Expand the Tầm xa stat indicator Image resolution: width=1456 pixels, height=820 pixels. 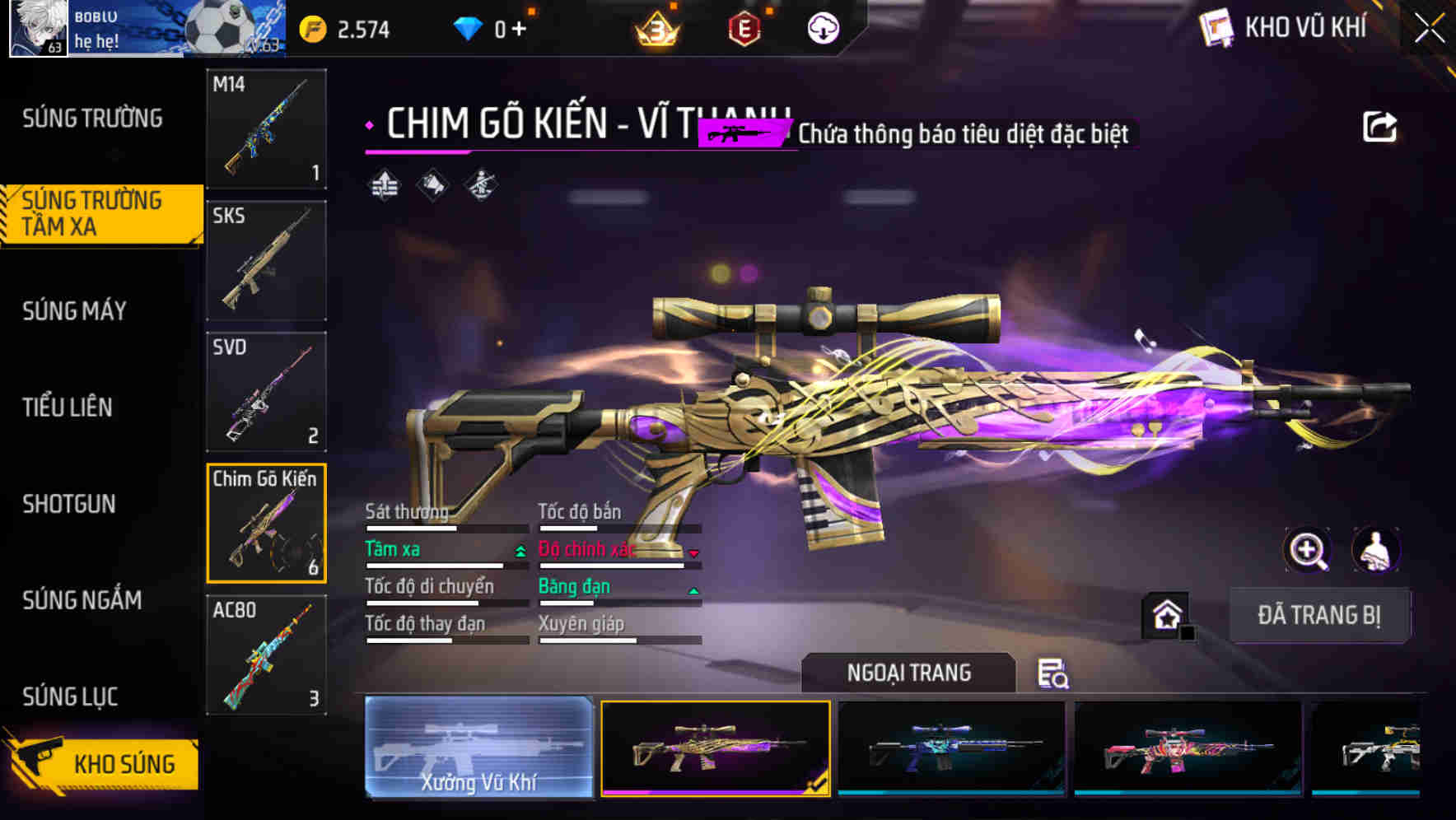[x=519, y=551]
